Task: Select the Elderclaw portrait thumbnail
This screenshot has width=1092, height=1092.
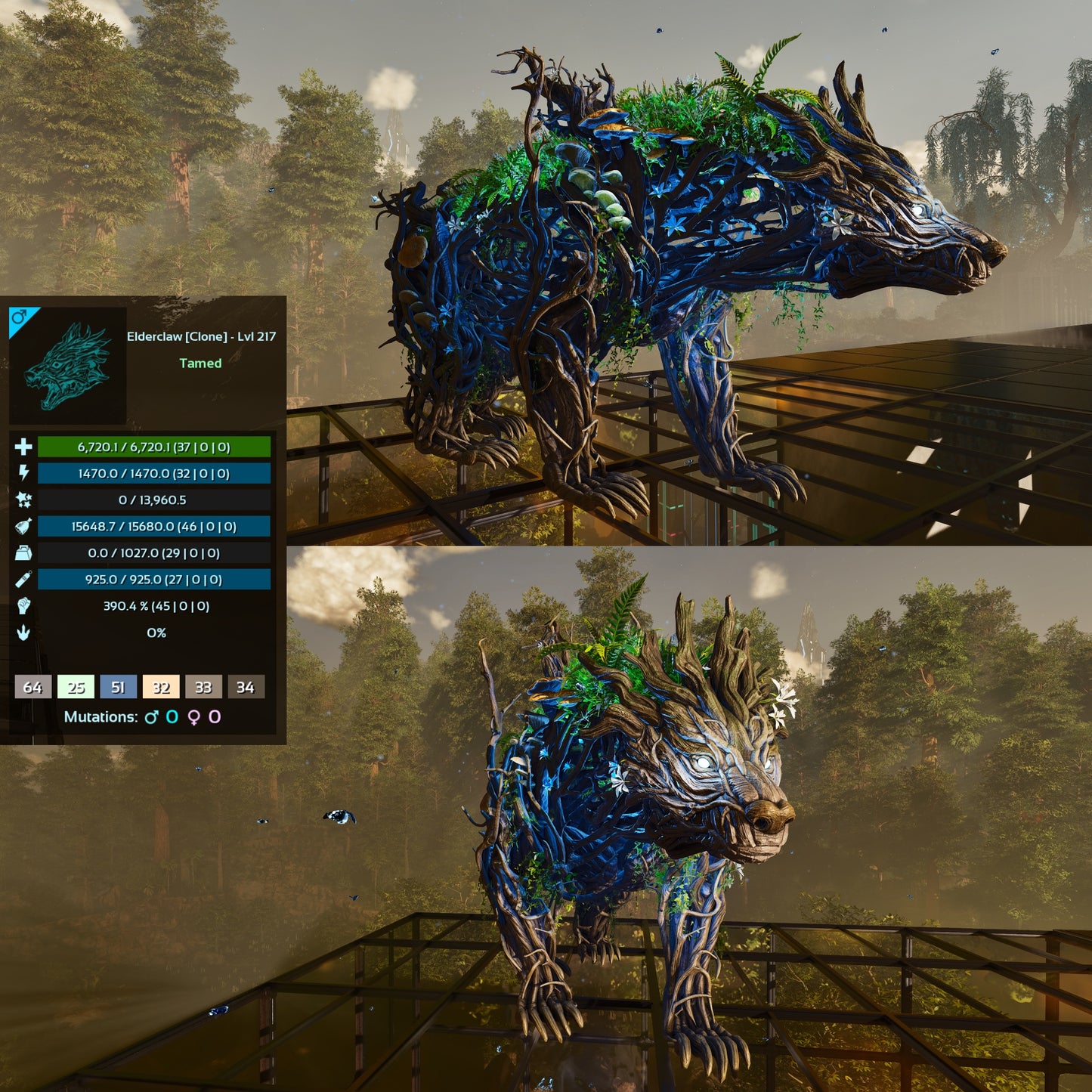Action: coord(68,367)
